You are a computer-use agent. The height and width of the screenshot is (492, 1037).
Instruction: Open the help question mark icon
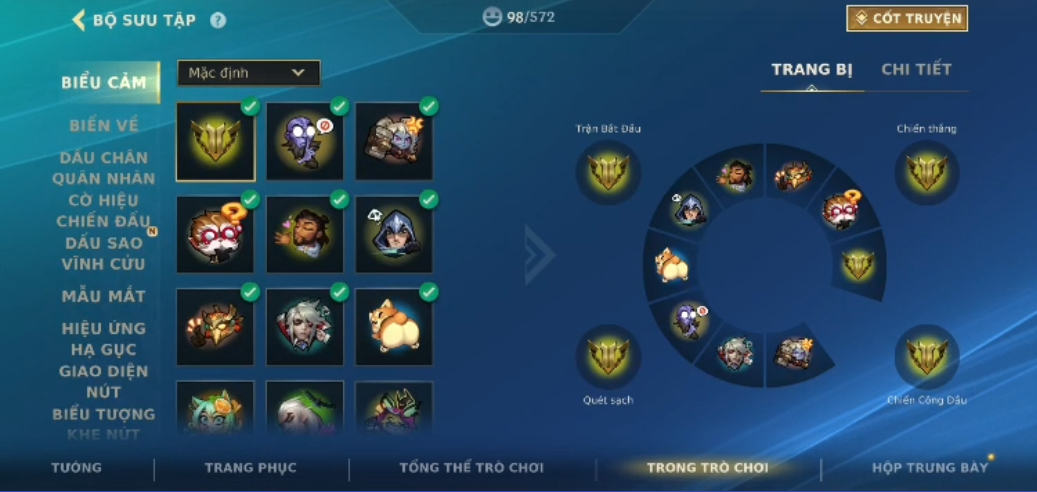[x=218, y=20]
